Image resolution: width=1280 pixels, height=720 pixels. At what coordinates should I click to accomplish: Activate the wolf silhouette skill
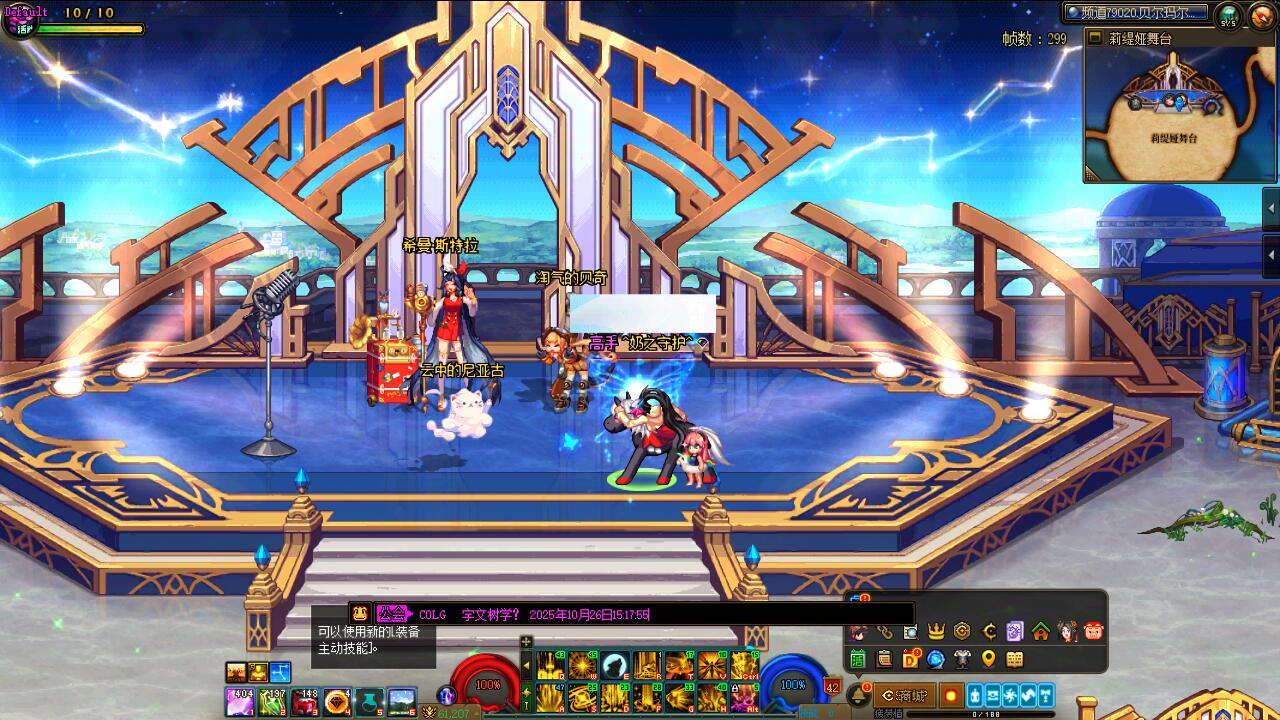615,666
